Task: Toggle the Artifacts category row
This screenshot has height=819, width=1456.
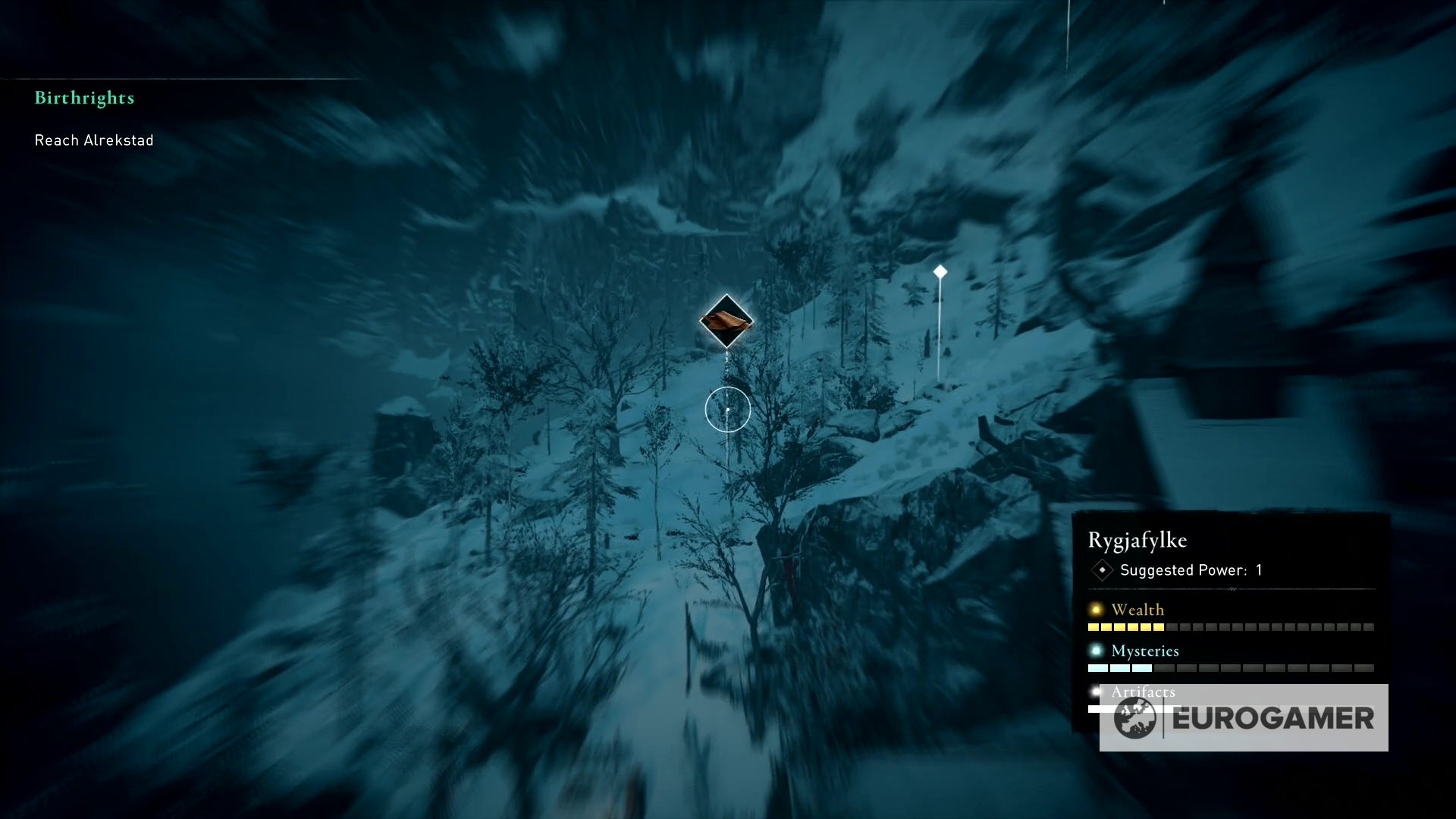Action: tap(1141, 692)
